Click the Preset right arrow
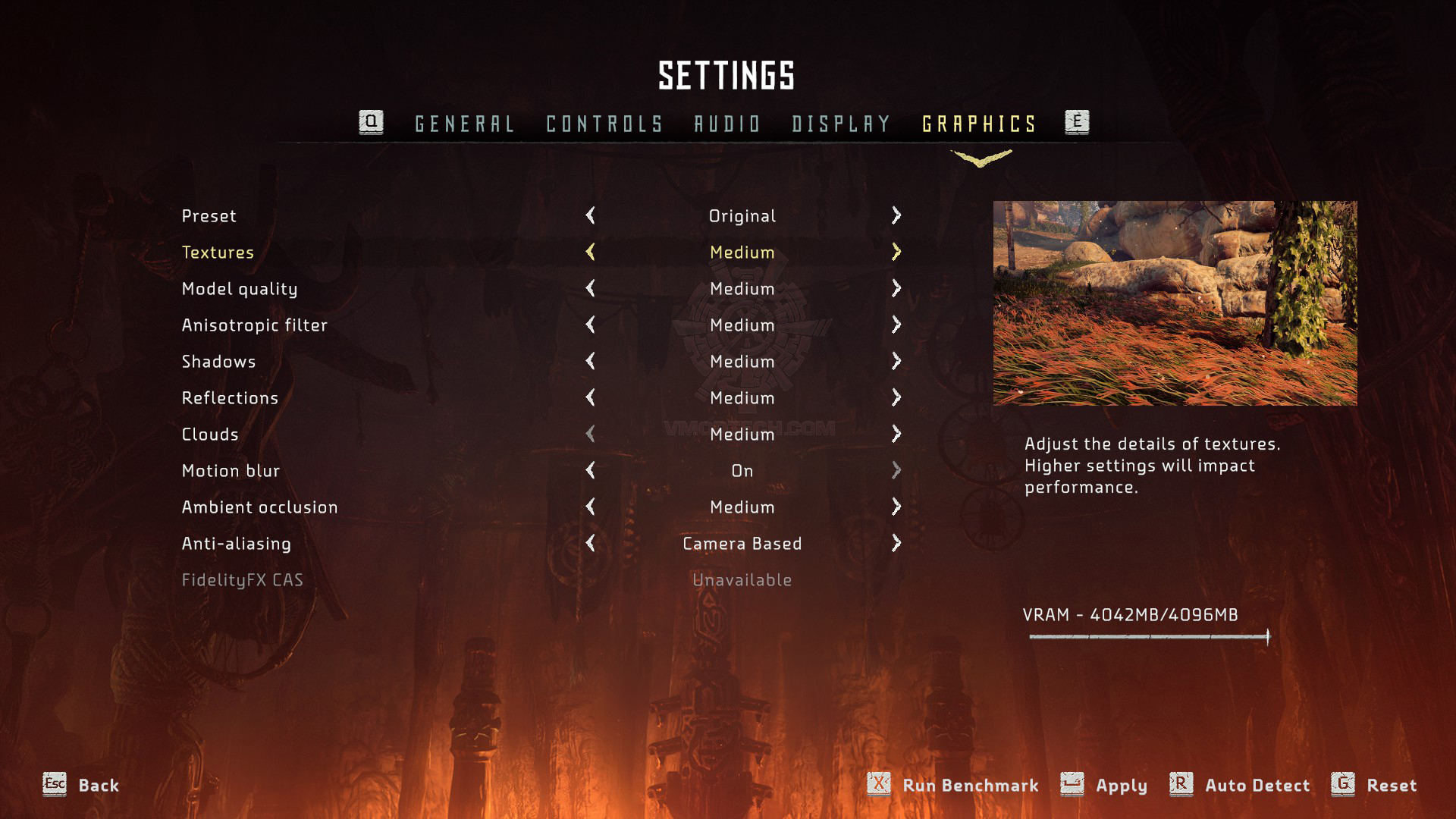 click(x=896, y=215)
